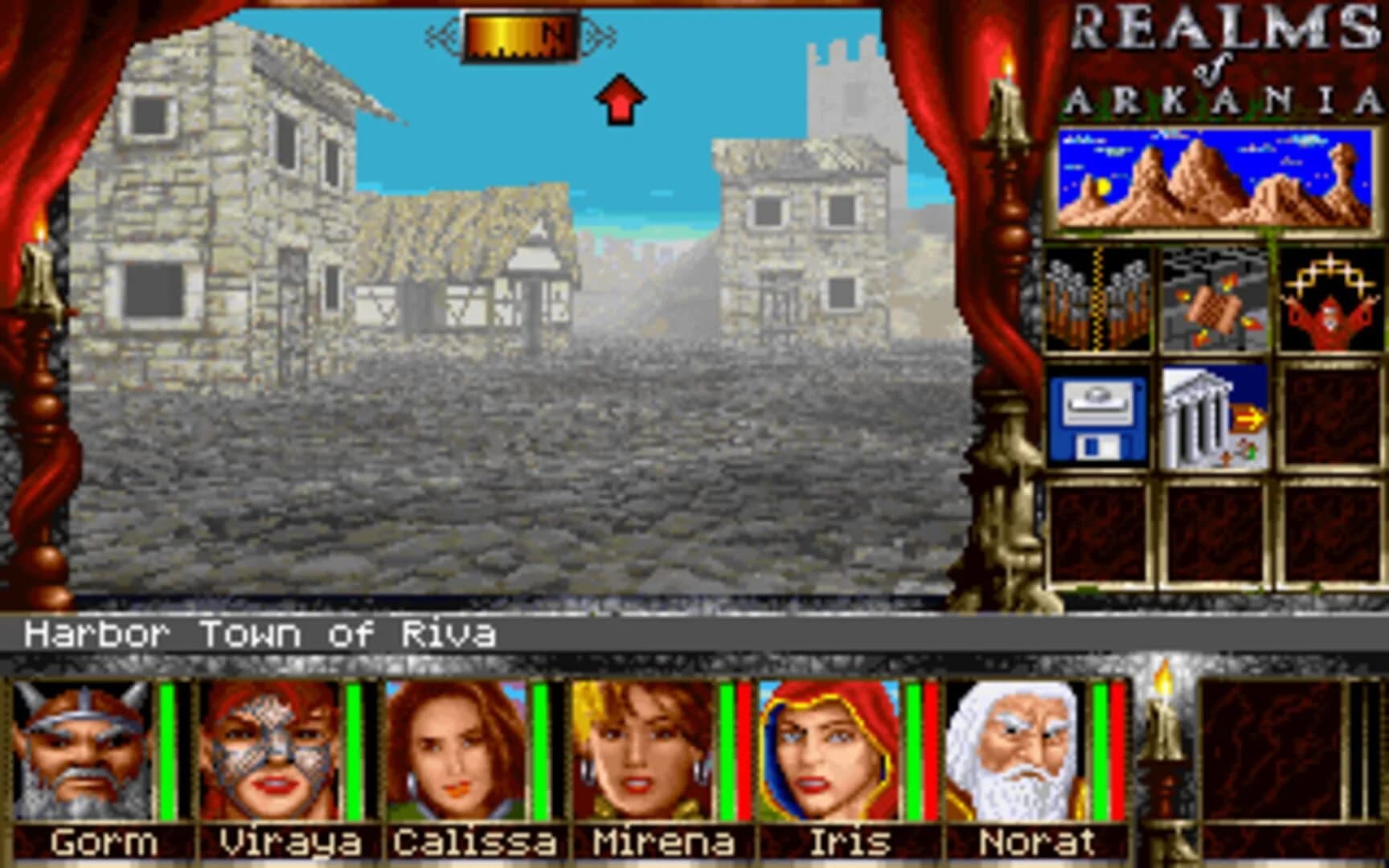This screenshot has width=1389, height=868.
Task: Open the landscape minimap panel
Action: [1214, 177]
